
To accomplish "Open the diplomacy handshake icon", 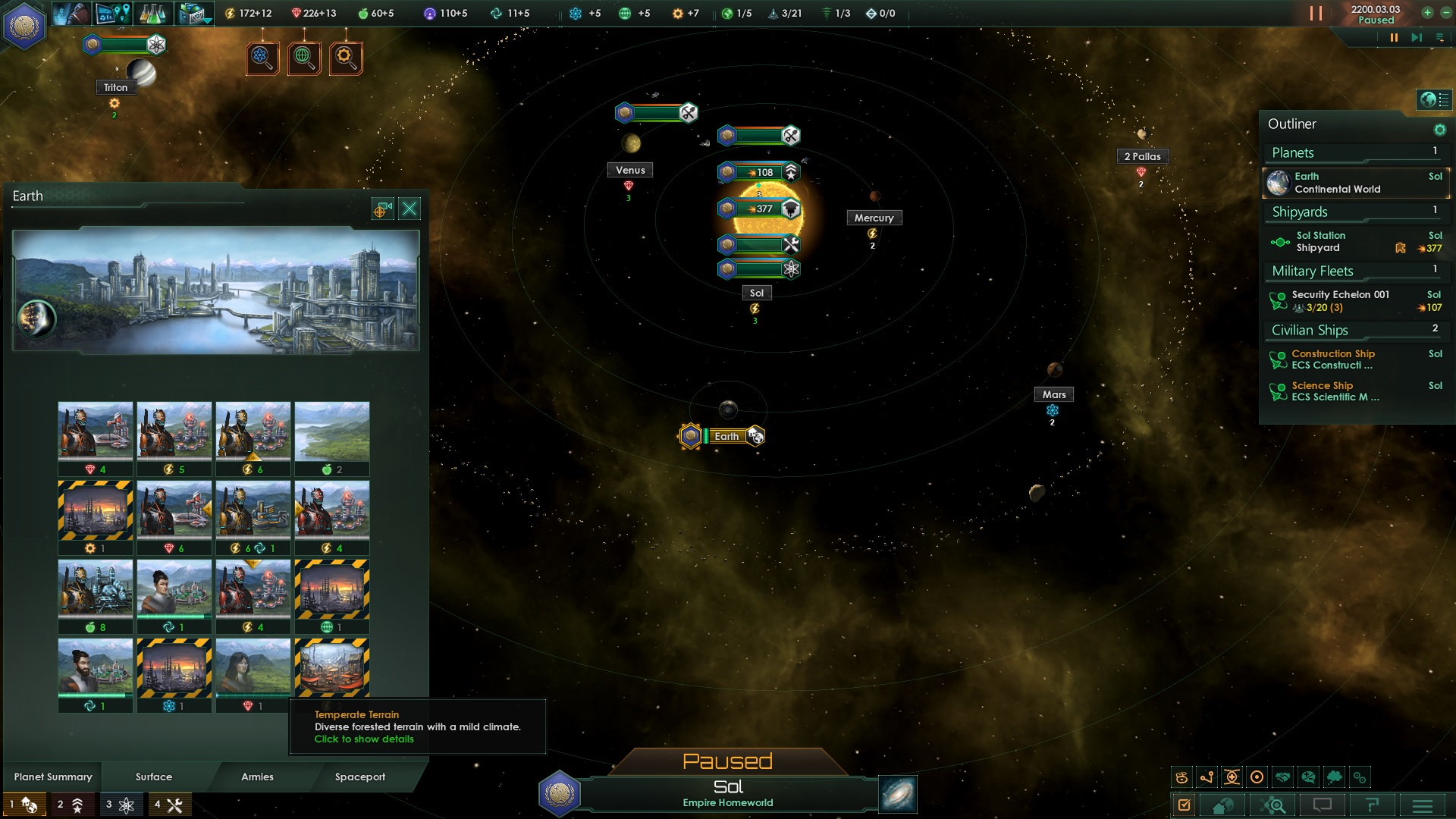I will [1281, 777].
